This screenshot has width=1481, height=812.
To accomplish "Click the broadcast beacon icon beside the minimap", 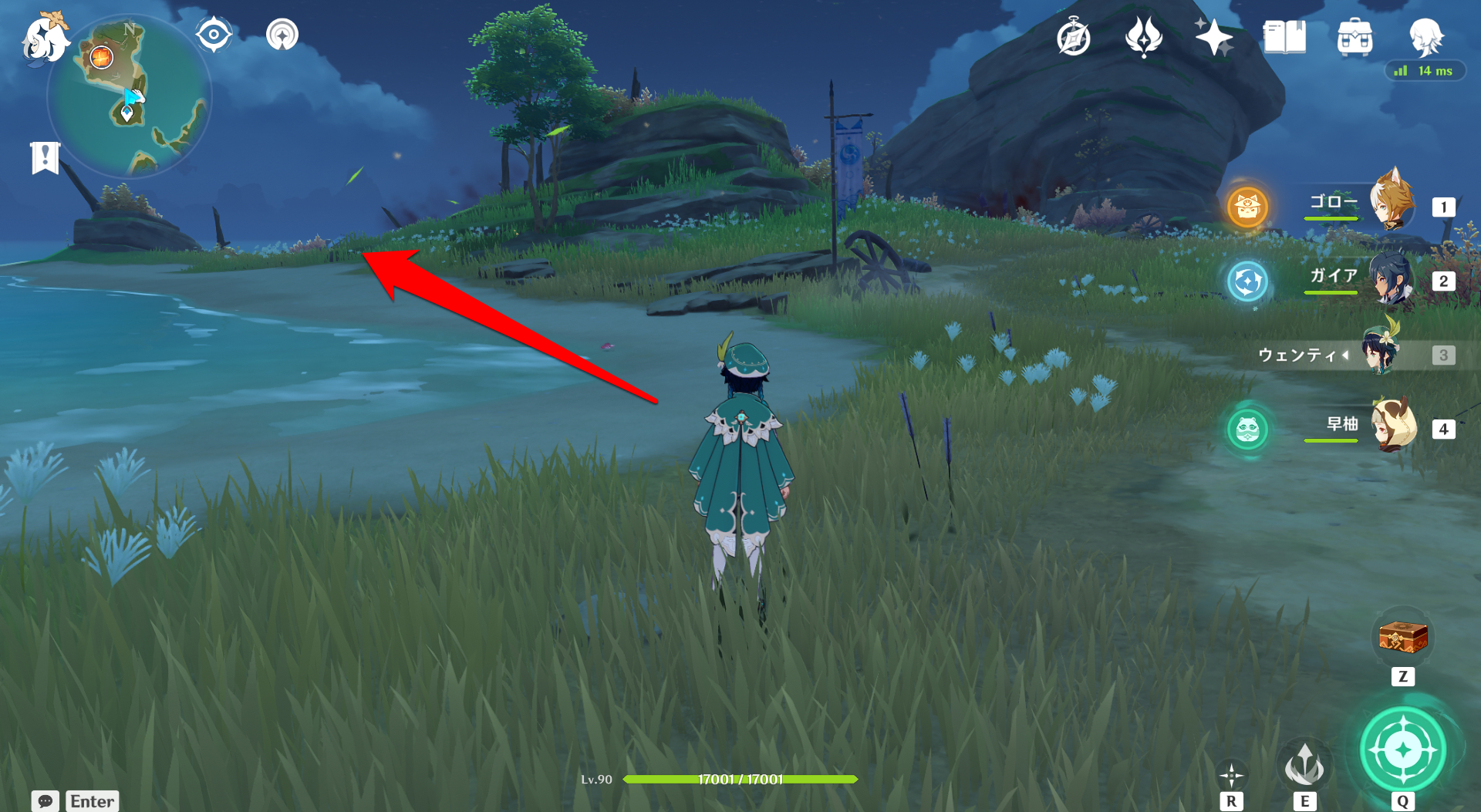I will pos(282,35).
